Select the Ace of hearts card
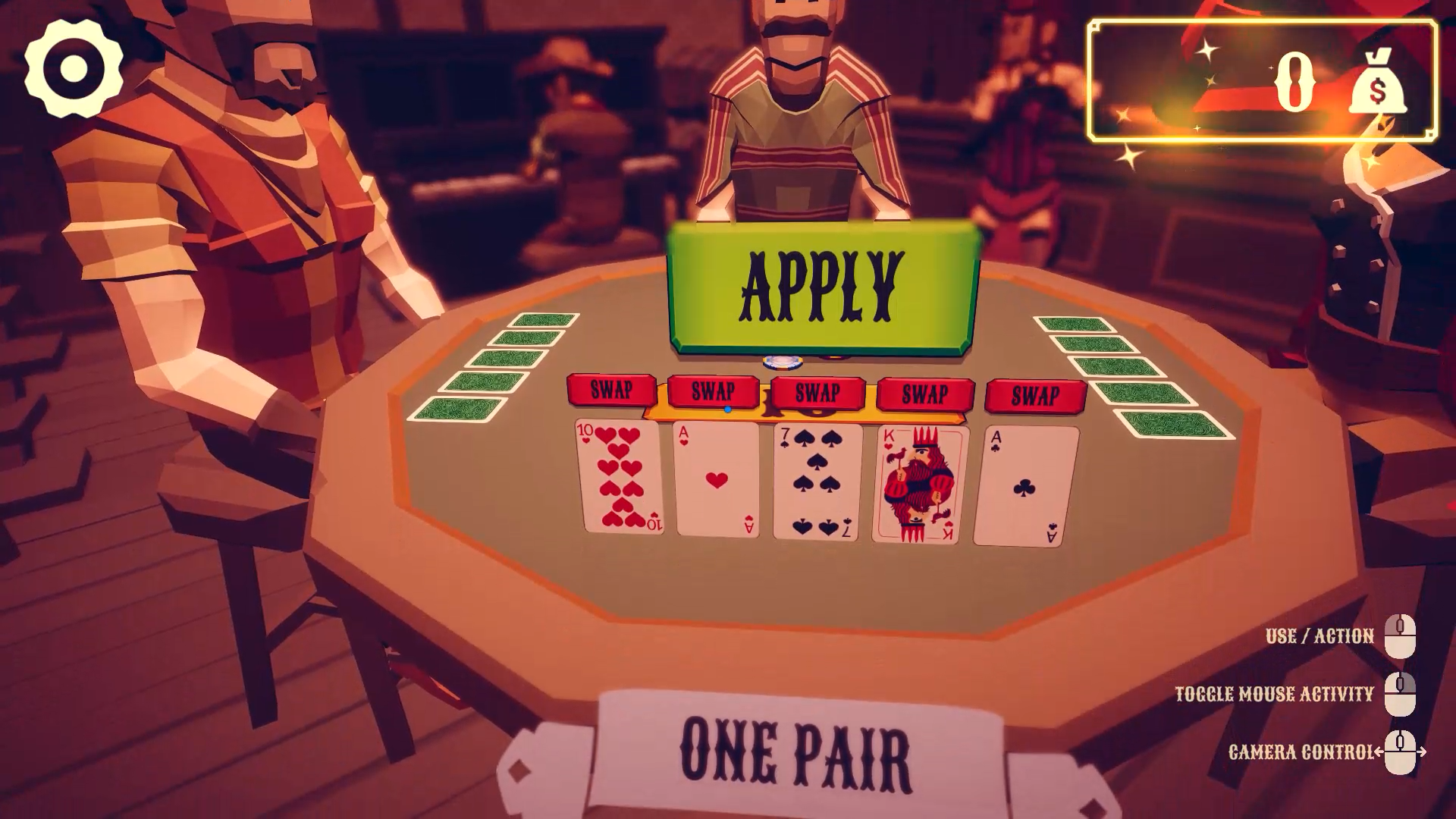Image resolution: width=1456 pixels, height=819 pixels. tap(718, 480)
